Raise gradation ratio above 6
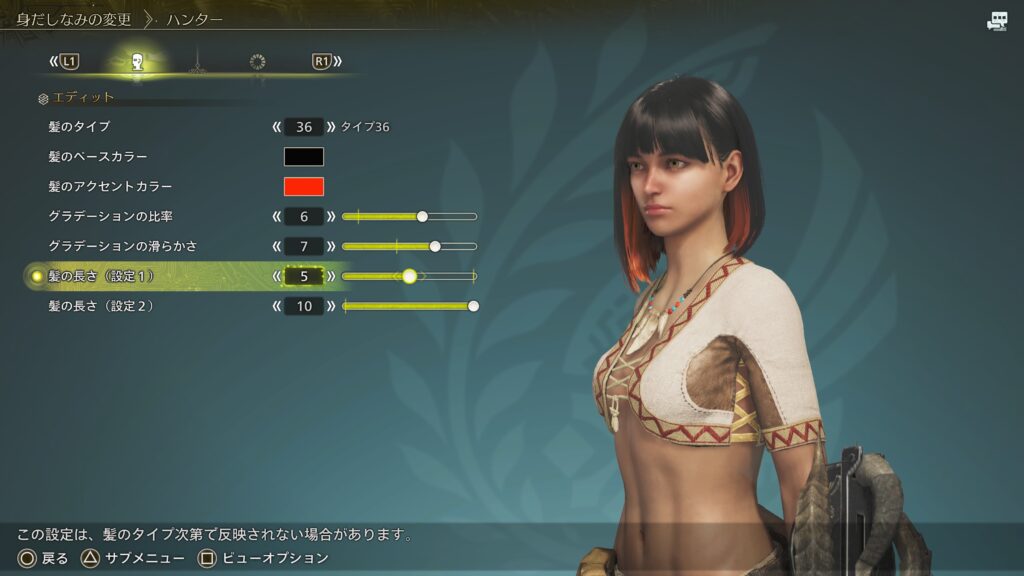The height and width of the screenshot is (576, 1024). [331, 216]
